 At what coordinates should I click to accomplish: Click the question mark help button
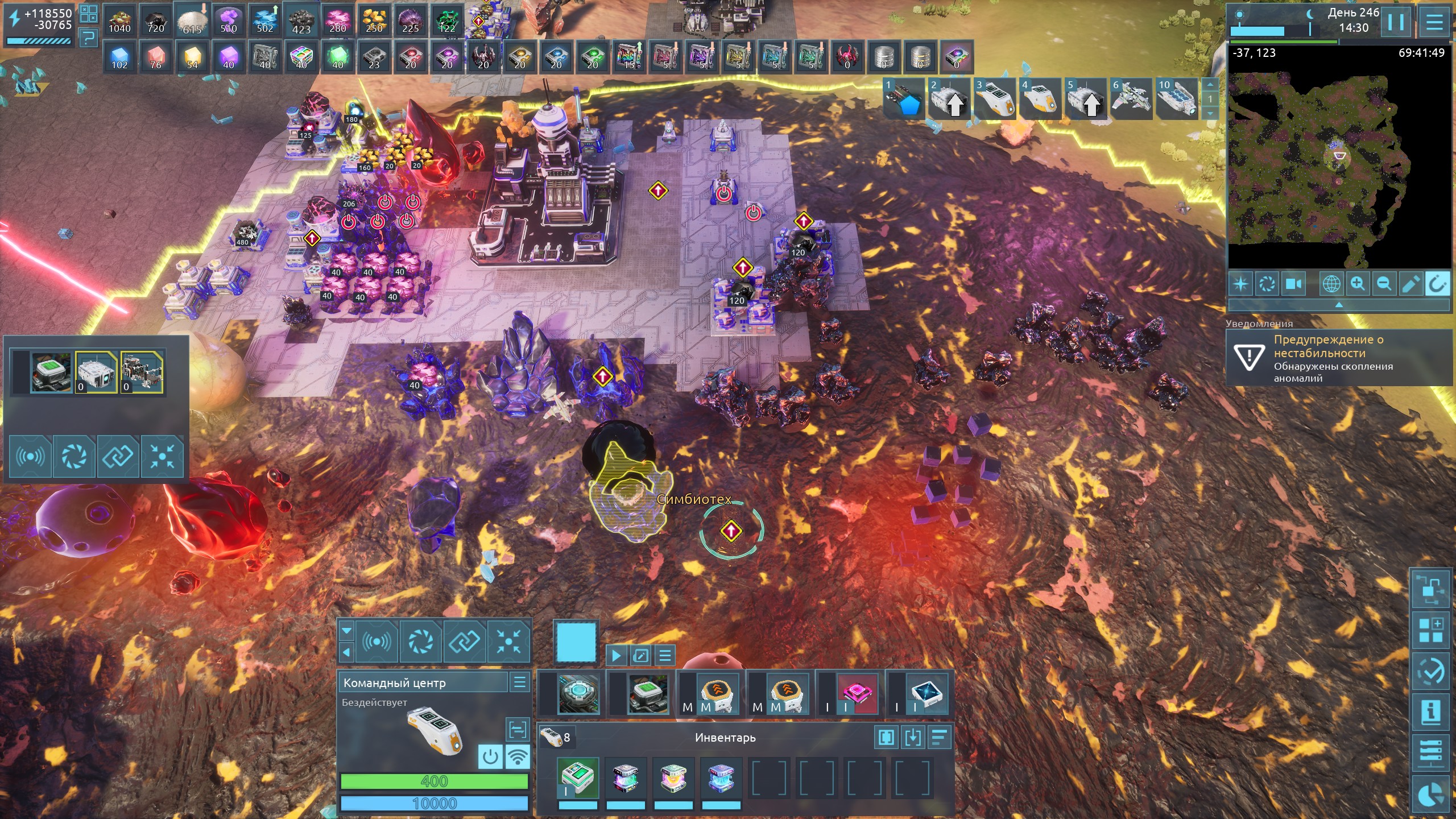pyautogui.click(x=88, y=39)
